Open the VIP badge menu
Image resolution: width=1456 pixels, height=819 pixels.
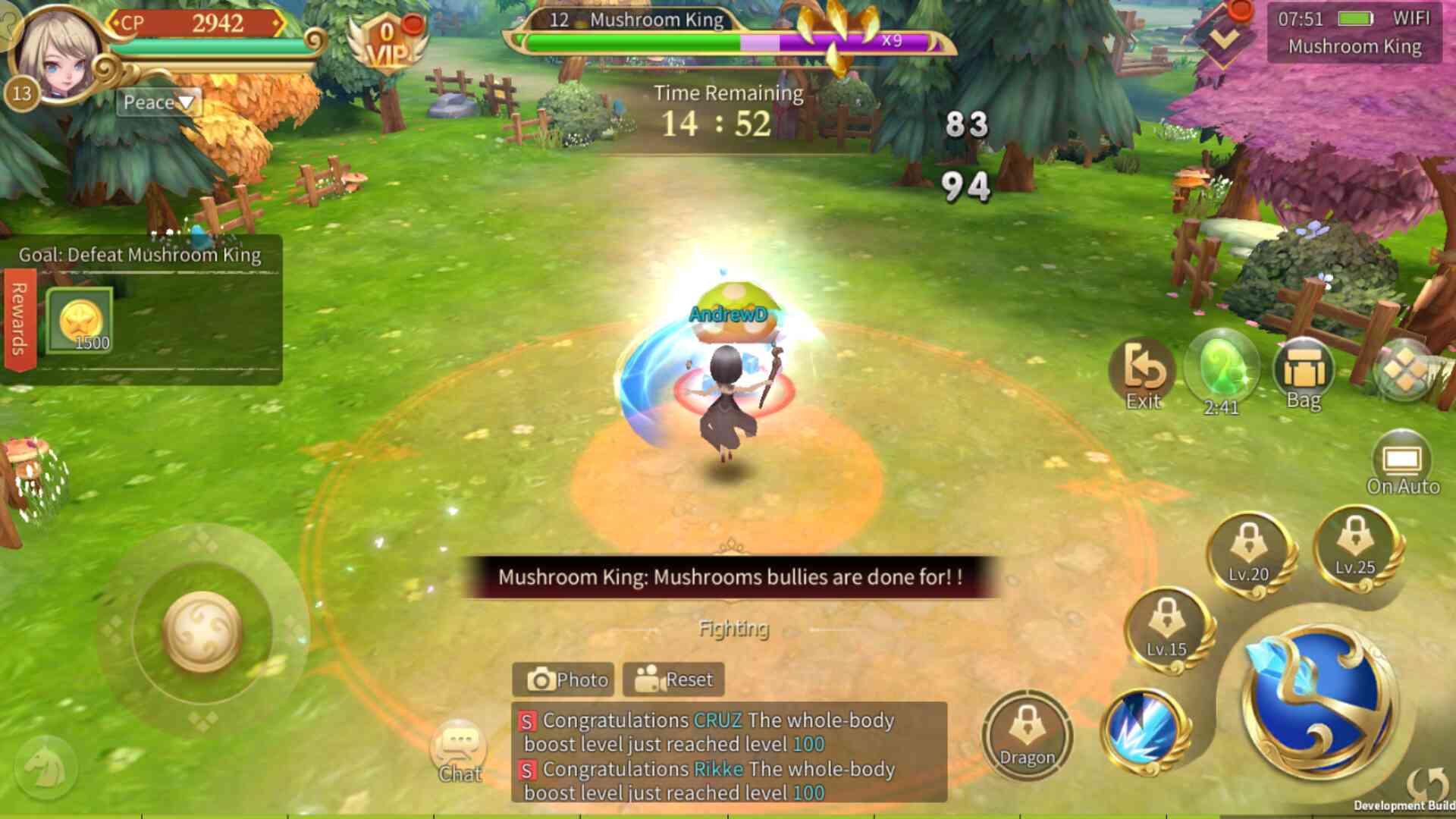click(388, 42)
